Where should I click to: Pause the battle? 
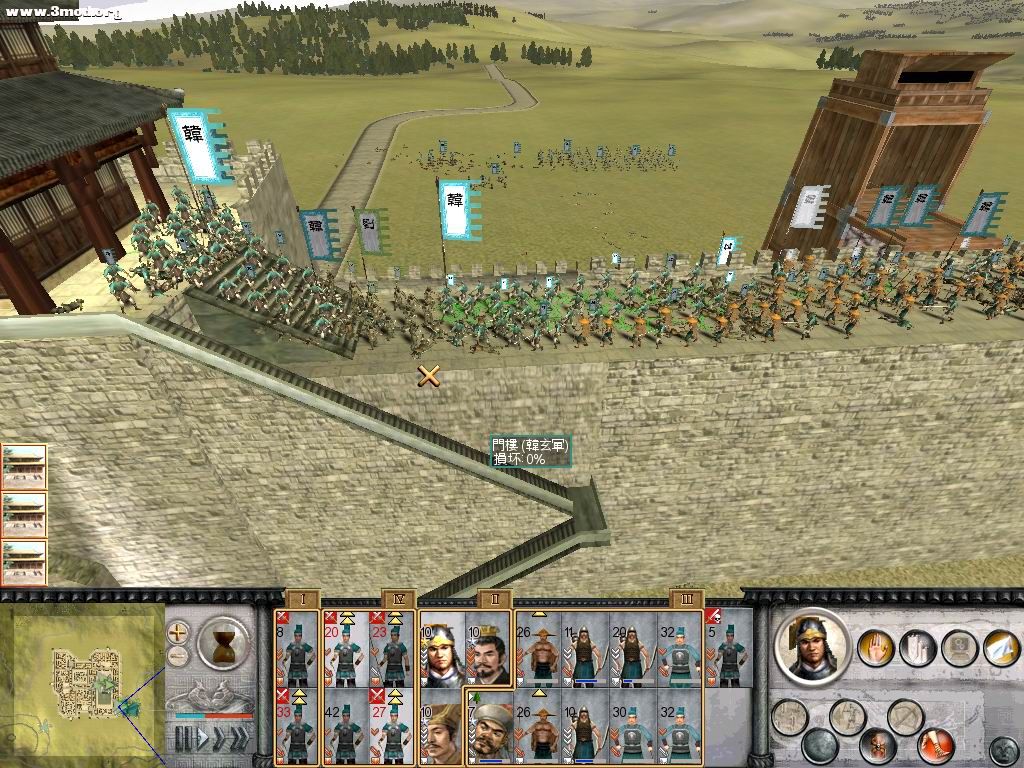pyautogui.click(x=182, y=740)
